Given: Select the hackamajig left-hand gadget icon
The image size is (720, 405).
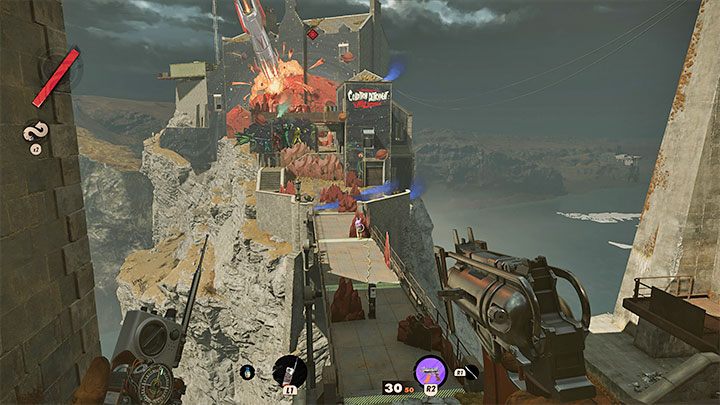Looking at the screenshot, I should click(x=289, y=370).
